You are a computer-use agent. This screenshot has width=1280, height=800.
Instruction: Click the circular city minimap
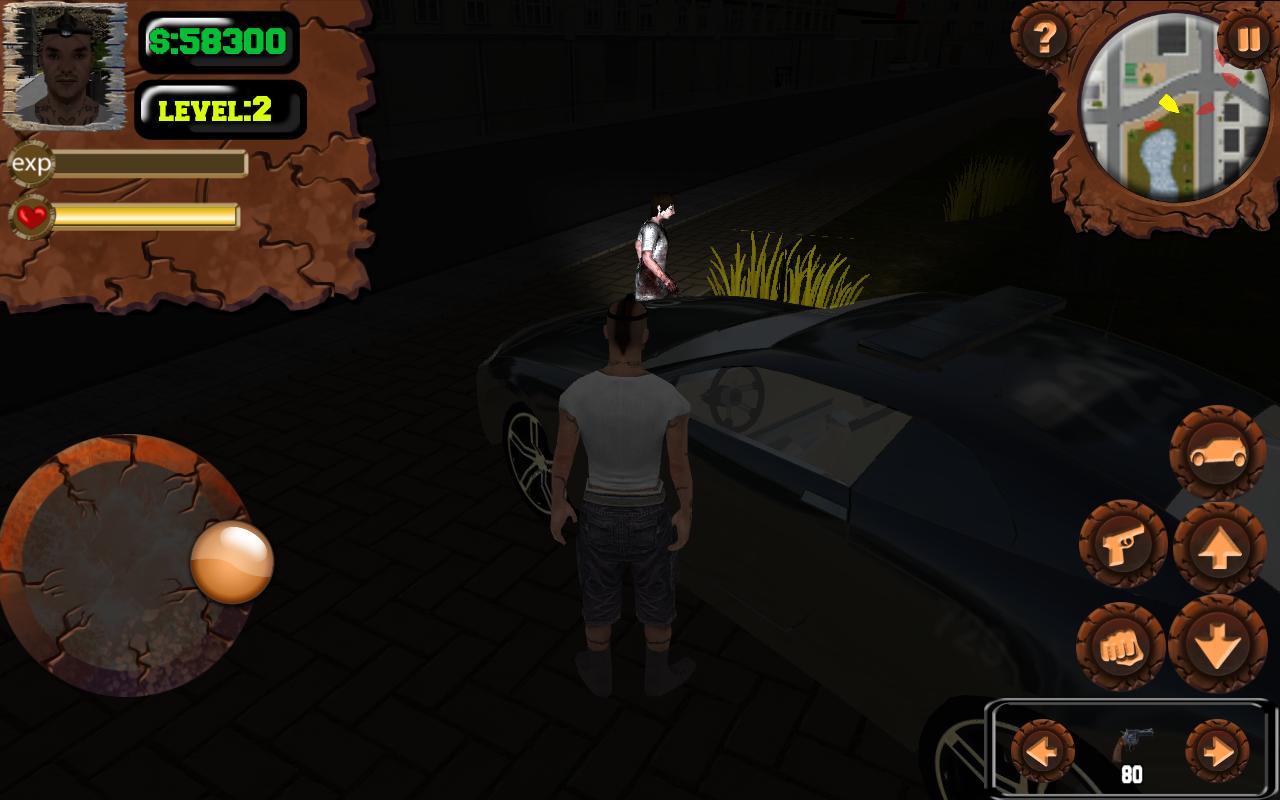(x=1160, y=108)
